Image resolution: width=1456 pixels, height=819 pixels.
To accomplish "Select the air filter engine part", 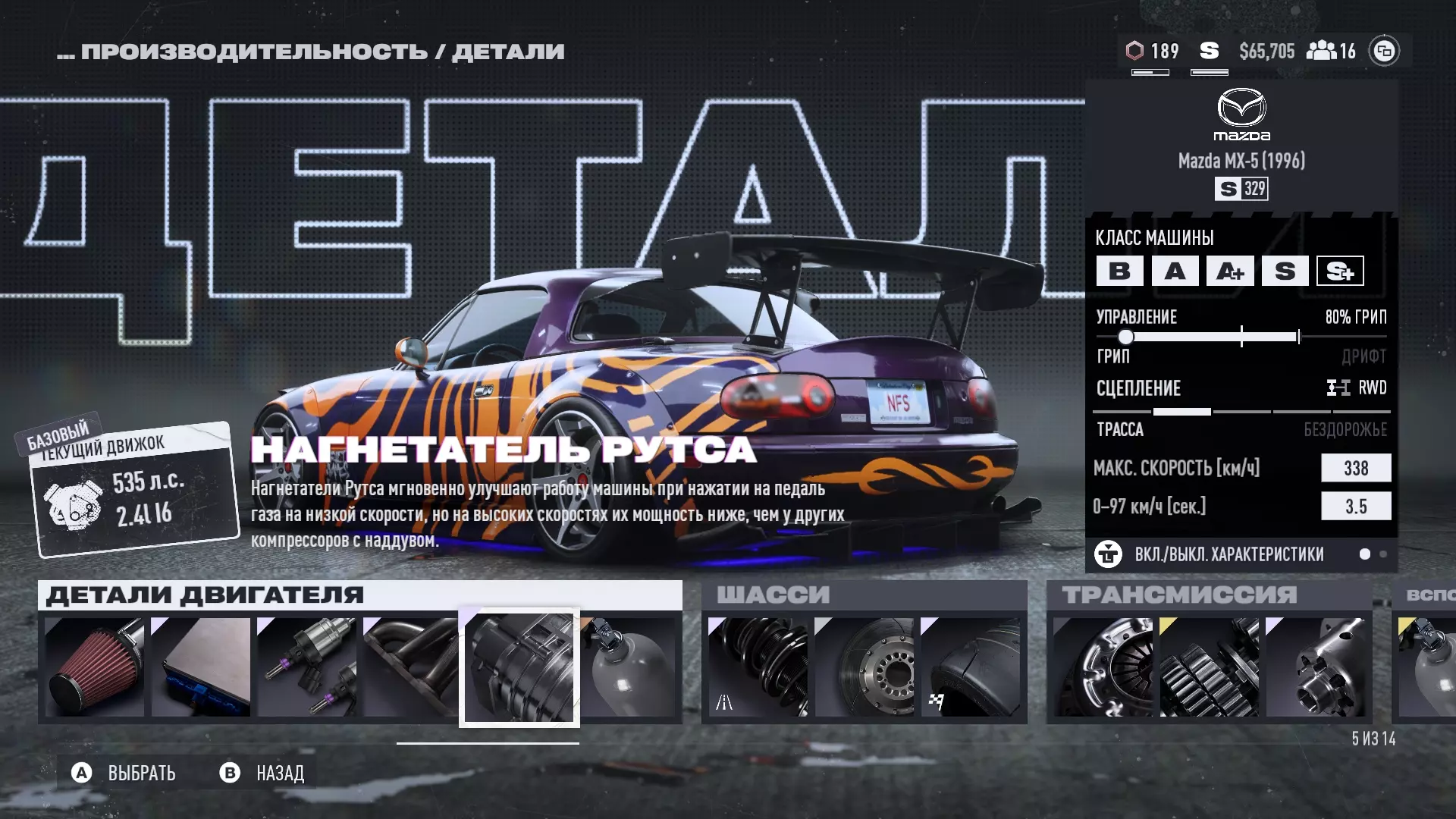I will click(95, 667).
